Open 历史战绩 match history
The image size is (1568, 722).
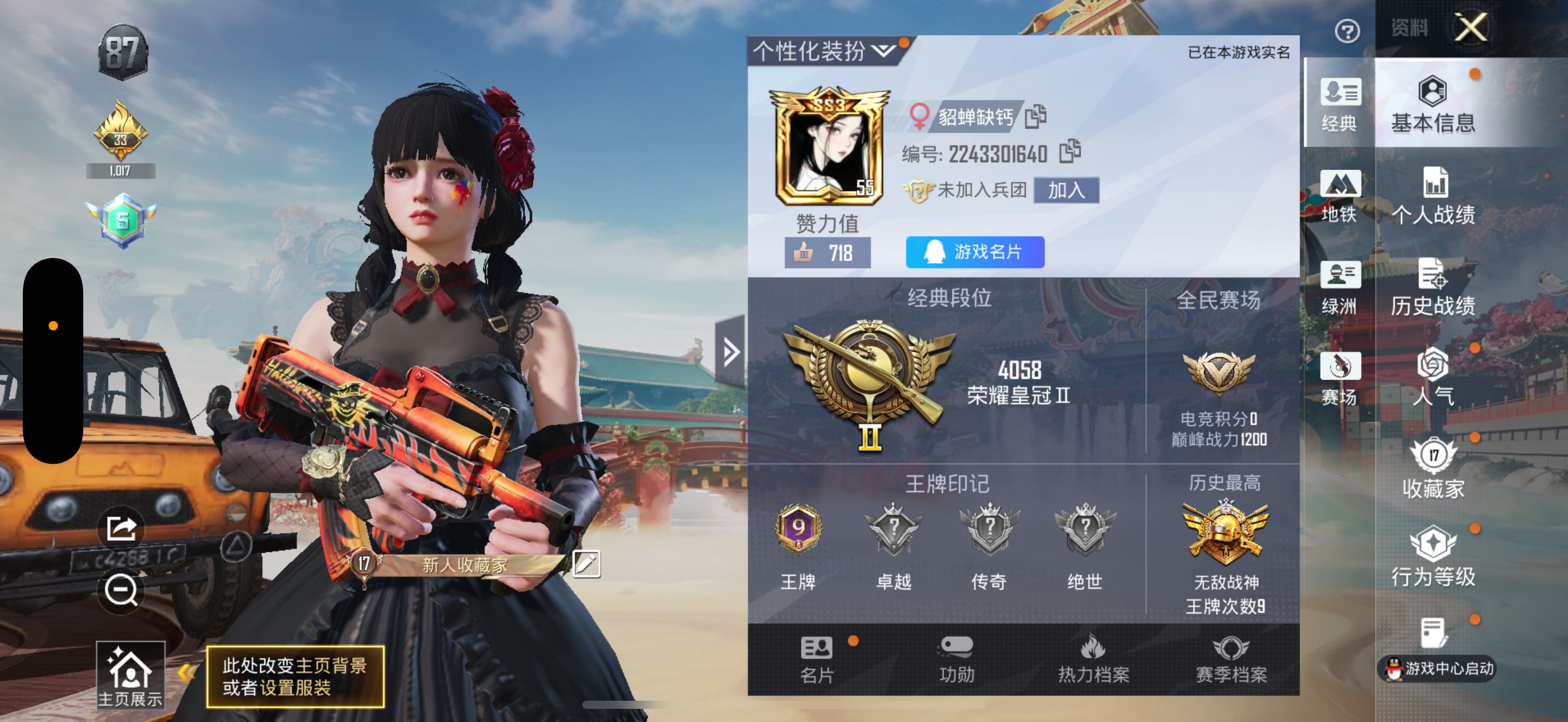(x=1433, y=287)
